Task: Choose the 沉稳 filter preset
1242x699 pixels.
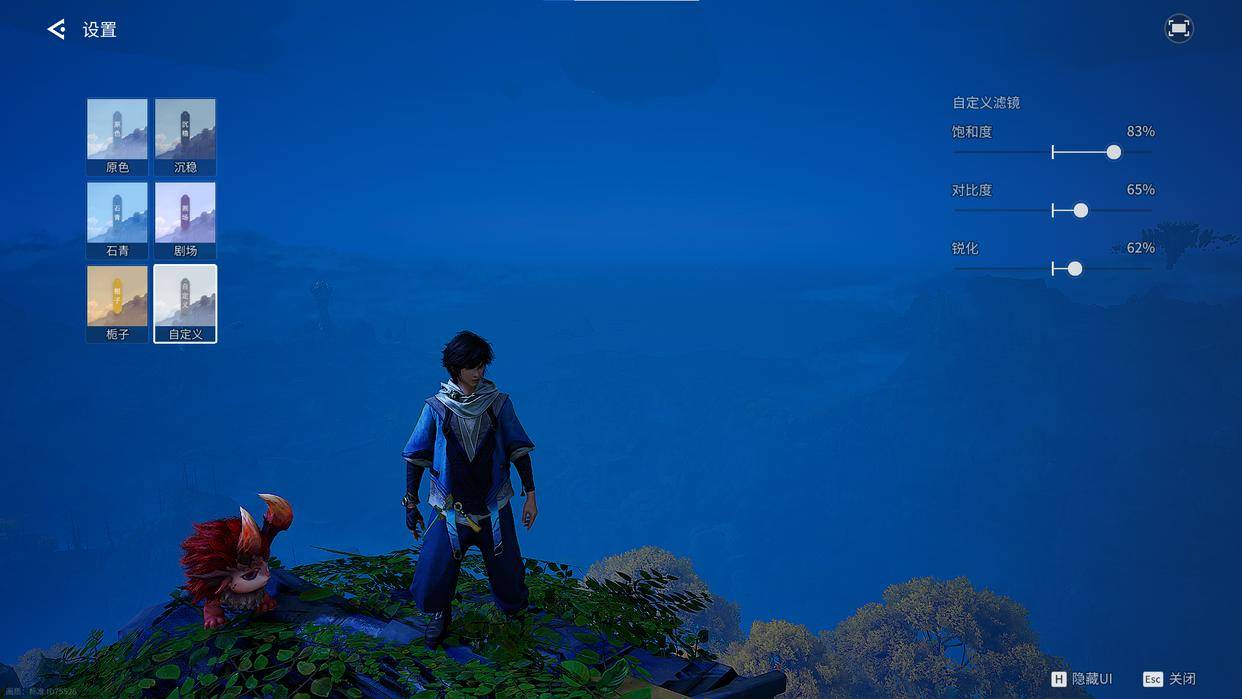Action: point(185,136)
